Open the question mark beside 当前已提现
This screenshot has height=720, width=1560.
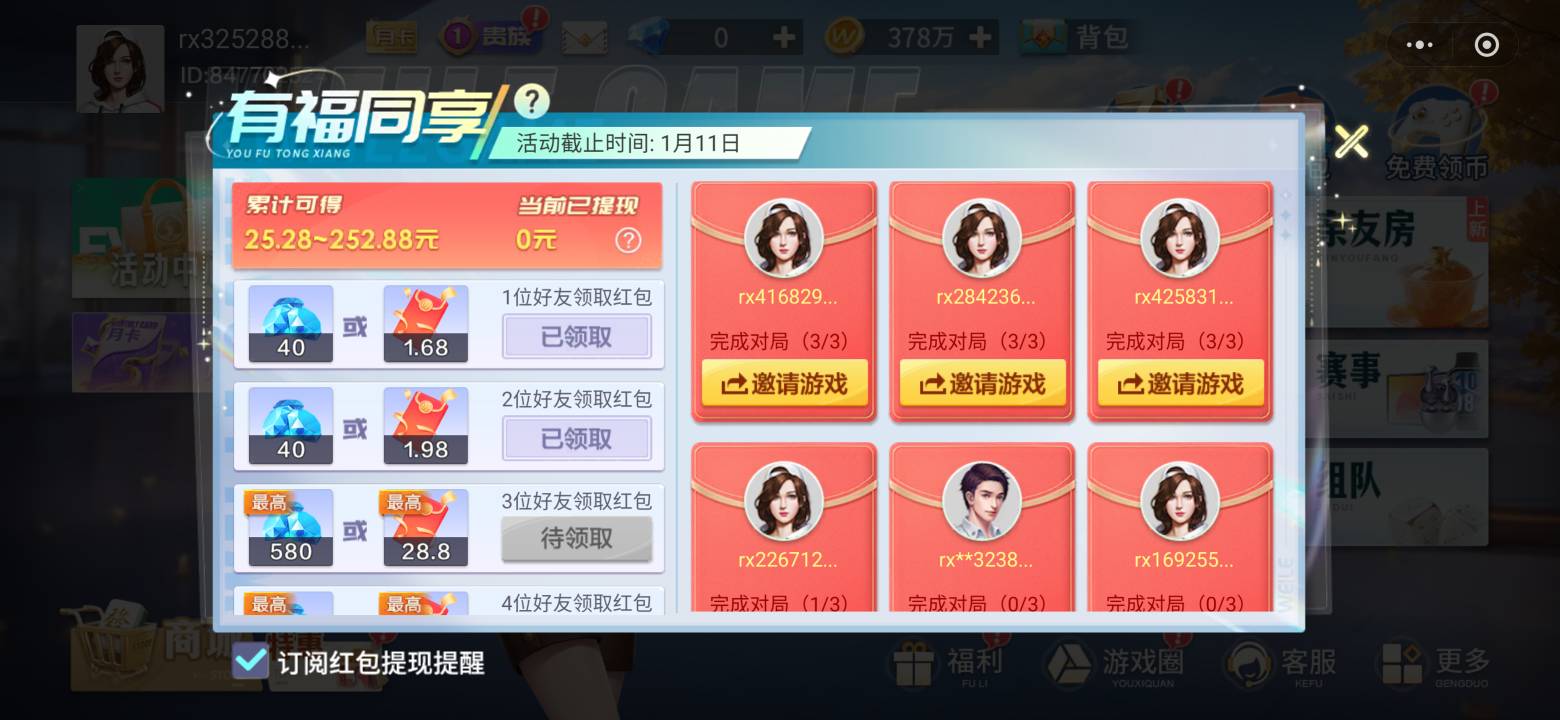point(628,240)
